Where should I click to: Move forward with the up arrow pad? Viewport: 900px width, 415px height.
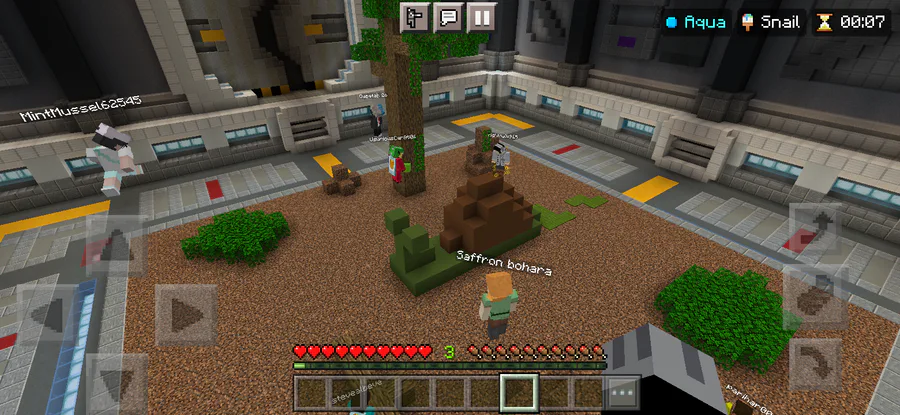click(x=116, y=246)
